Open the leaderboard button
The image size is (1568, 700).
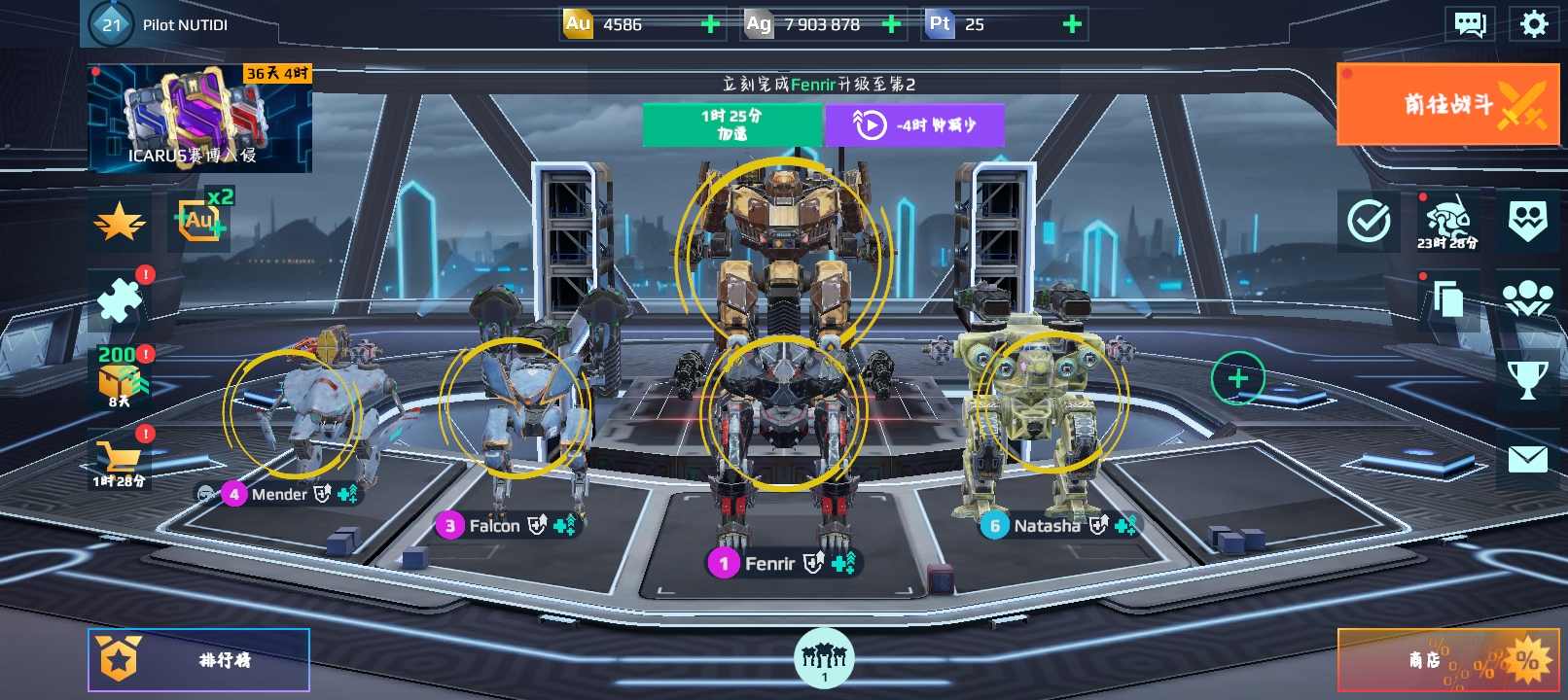coord(199,660)
